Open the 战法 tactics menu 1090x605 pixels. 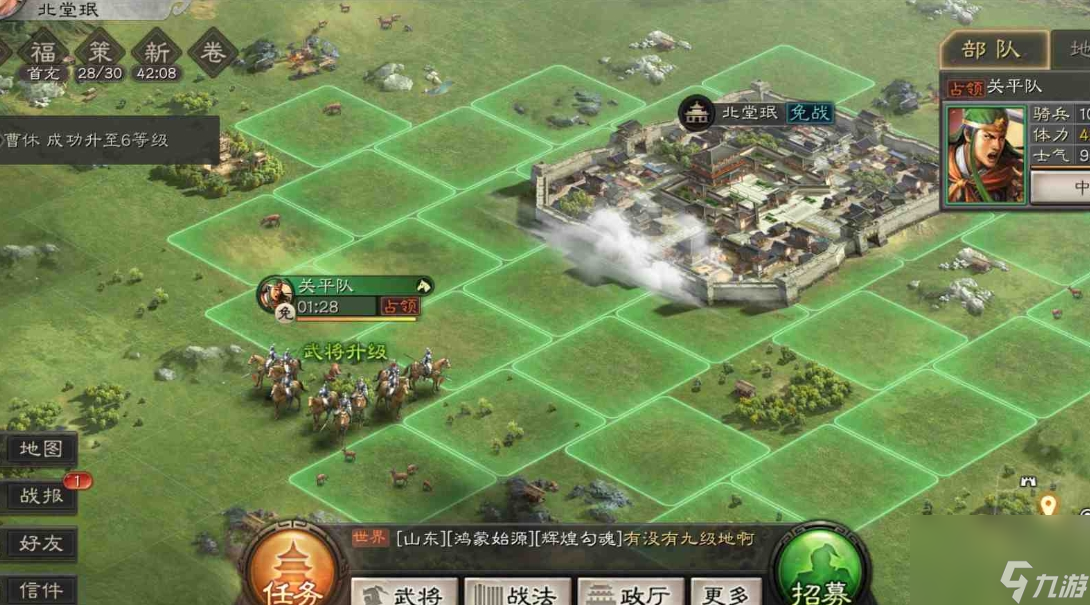pyautogui.click(x=517, y=593)
